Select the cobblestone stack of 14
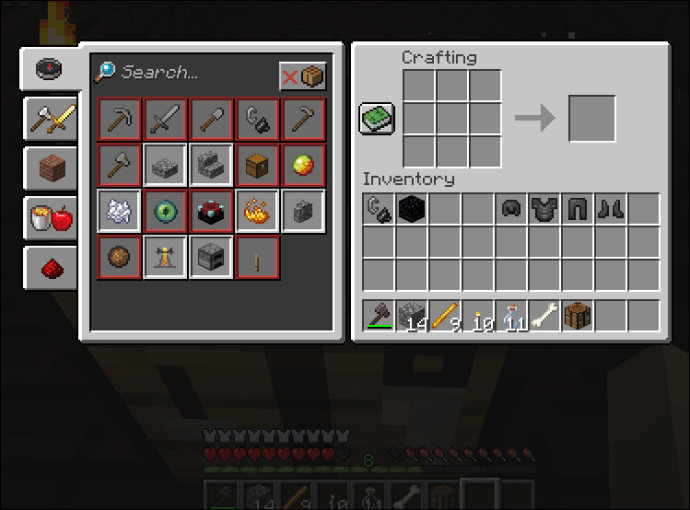The image size is (690, 510). coord(411,316)
